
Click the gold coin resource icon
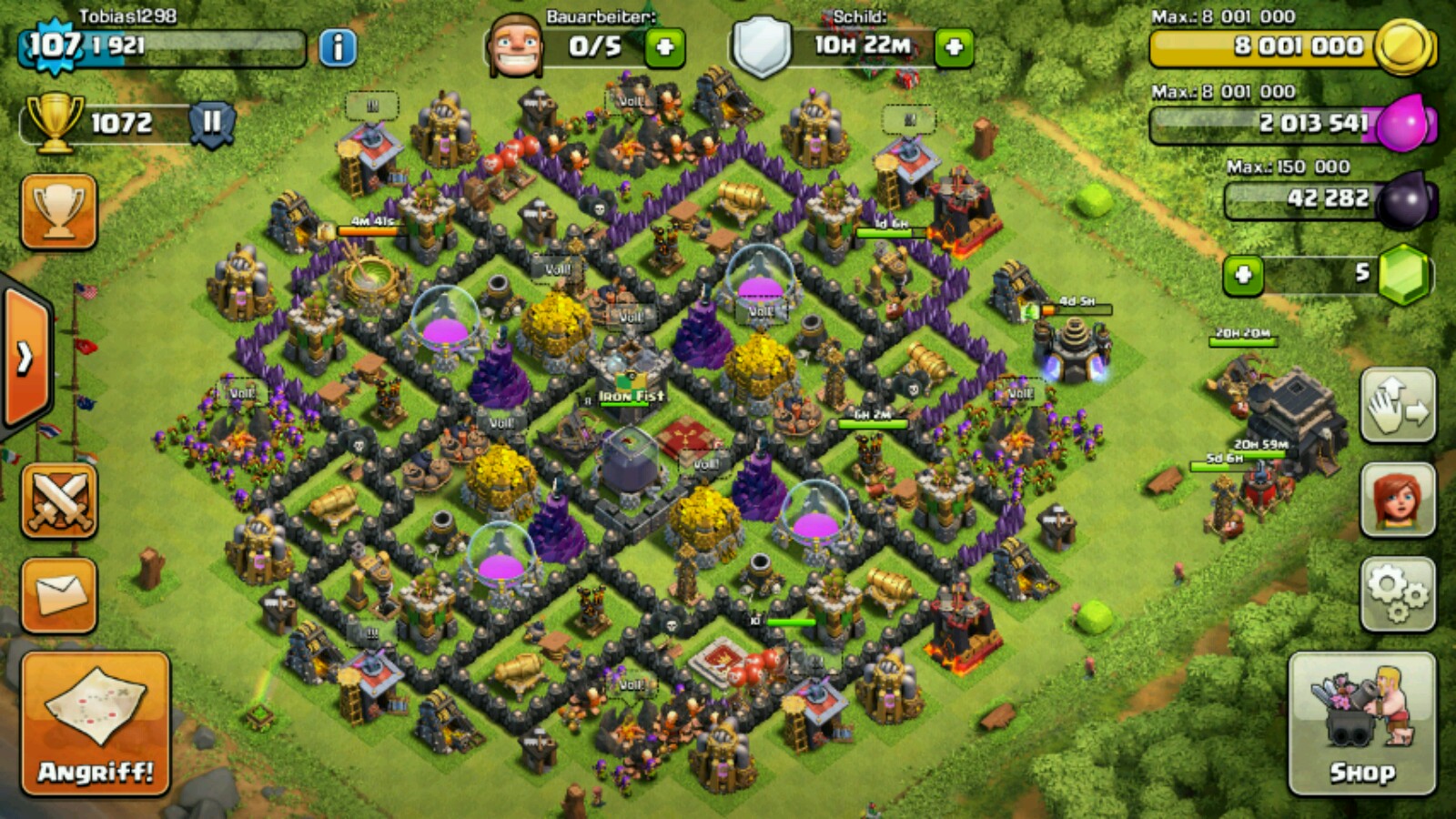(x=1402, y=46)
